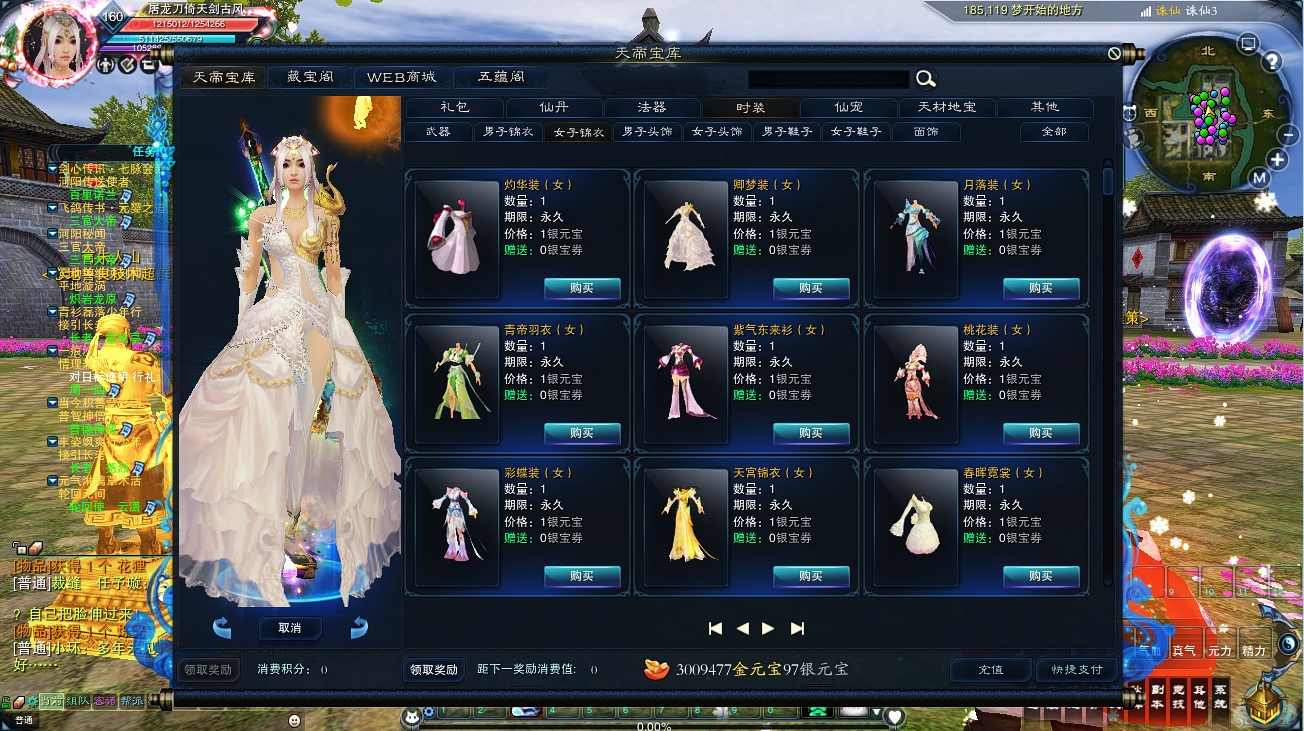This screenshot has width=1304, height=731.
Task: Click the magnifying glass search button
Action: point(926,79)
